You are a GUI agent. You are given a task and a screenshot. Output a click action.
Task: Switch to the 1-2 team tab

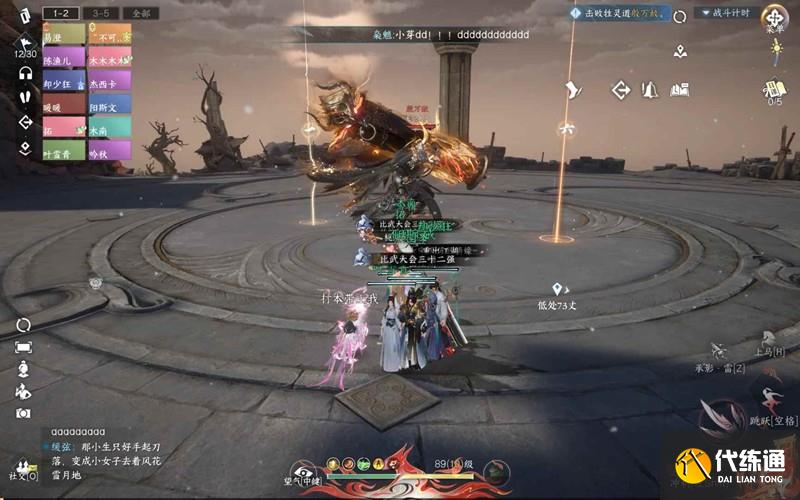(61, 14)
